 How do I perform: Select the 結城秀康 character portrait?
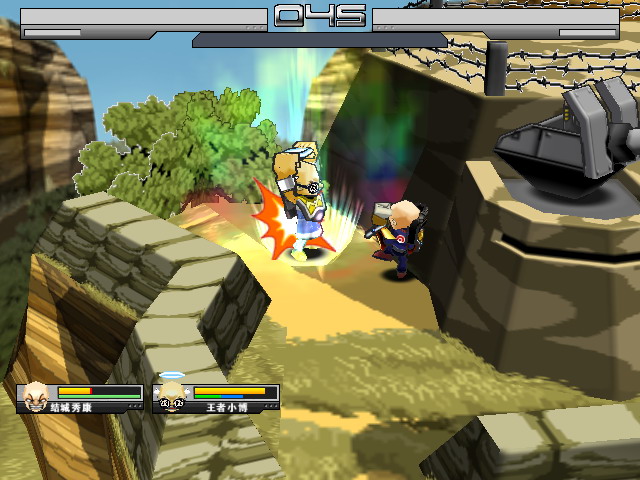coord(36,394)
